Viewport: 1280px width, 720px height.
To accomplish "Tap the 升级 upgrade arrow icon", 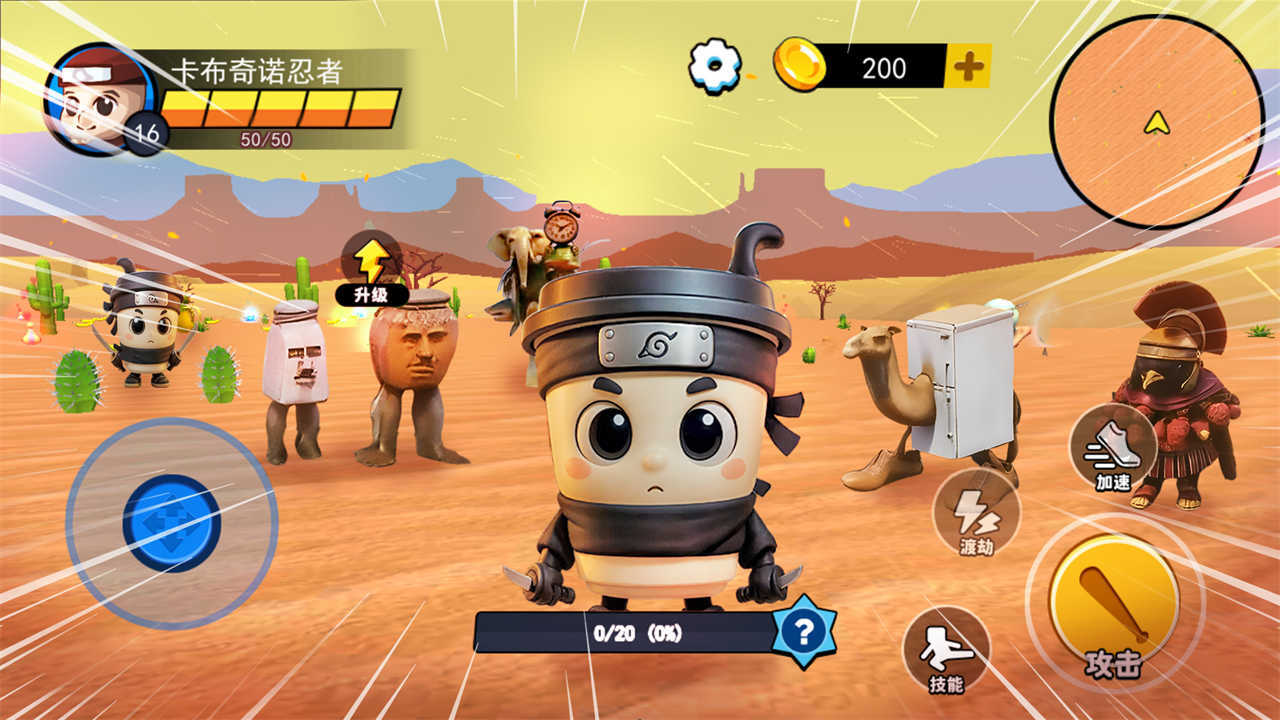I will (x=371, y=260).
